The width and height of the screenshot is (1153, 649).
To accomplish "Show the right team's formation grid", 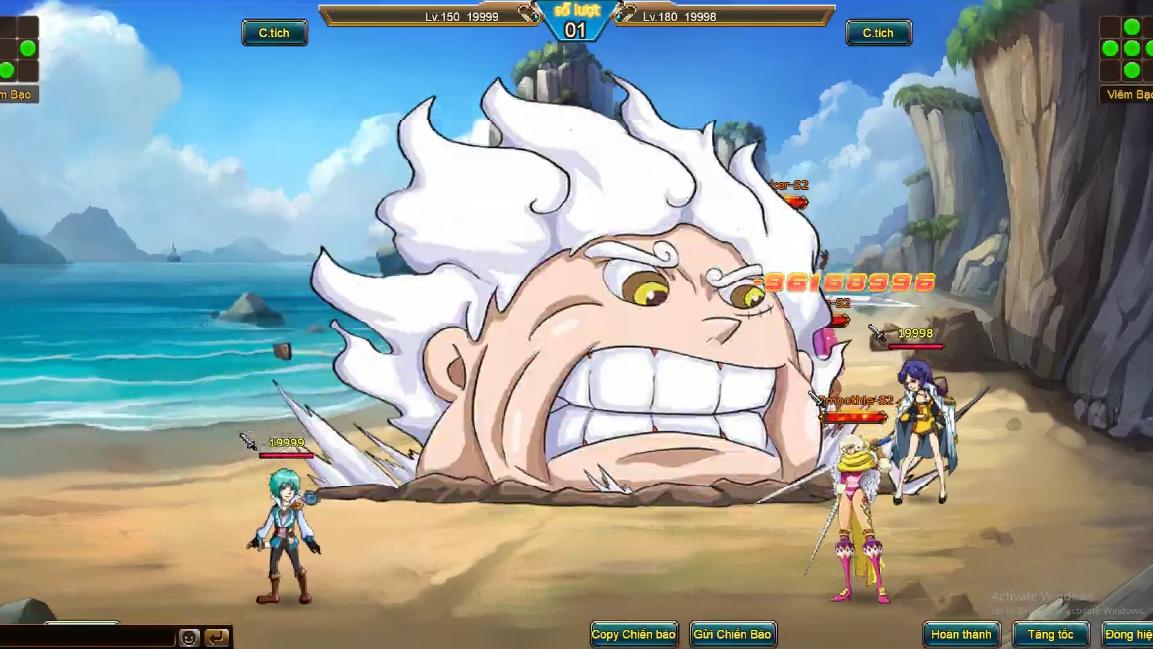I will click(x=1126, y=49).
